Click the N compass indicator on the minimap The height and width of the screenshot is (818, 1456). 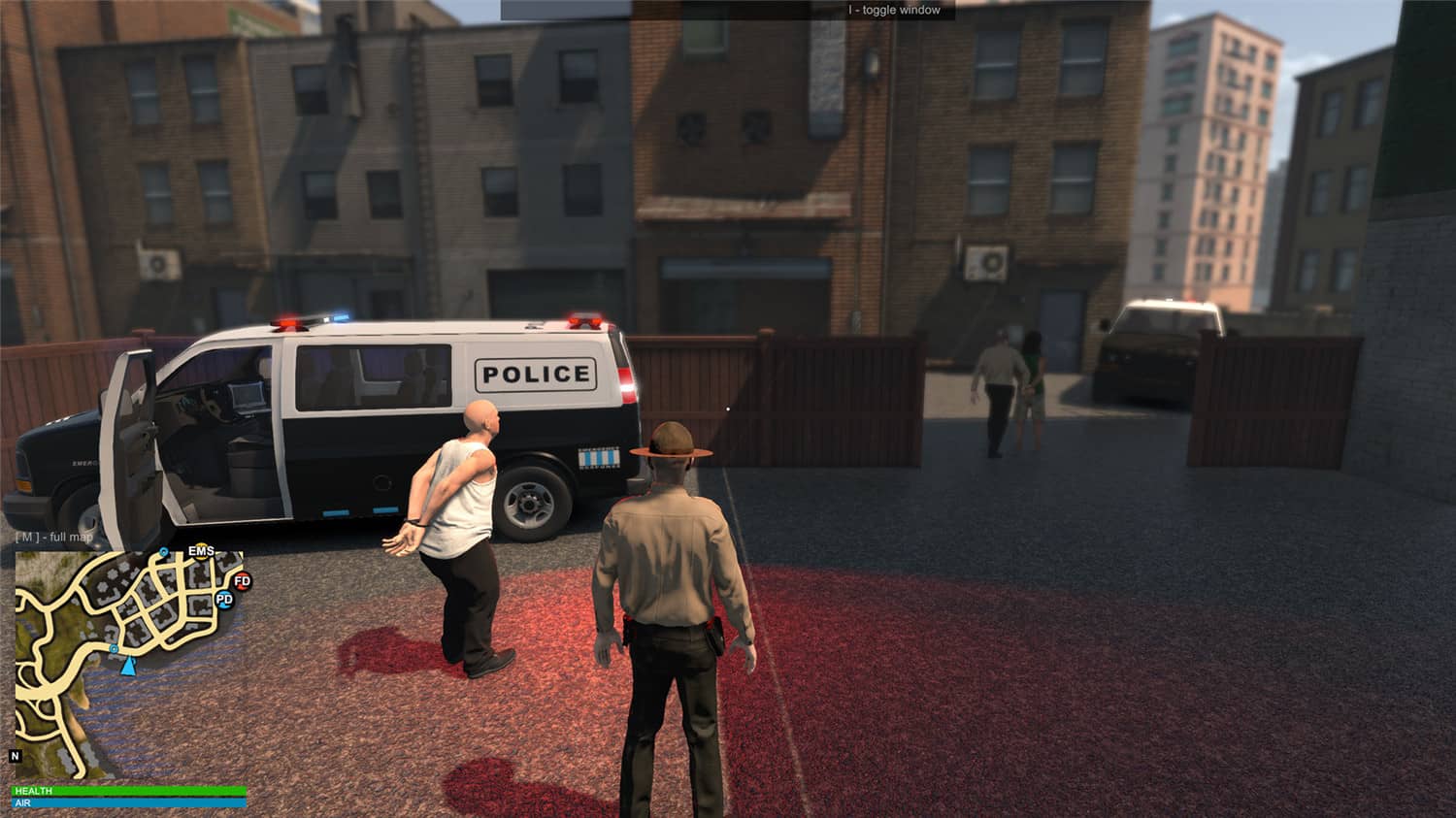click(x=15, y=756)
